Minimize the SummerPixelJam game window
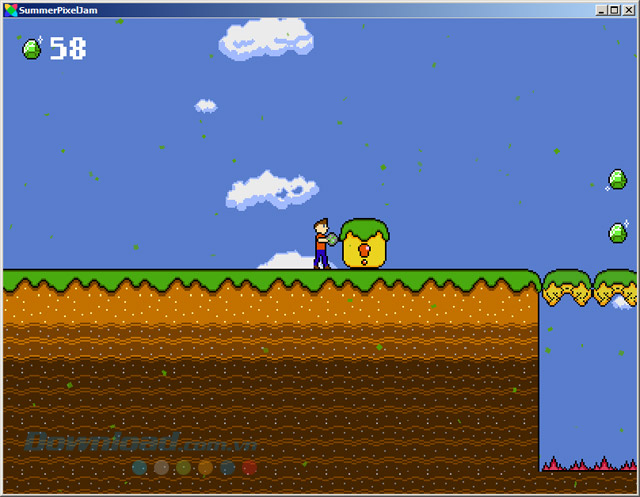640x497 pixels. coord(602,10)
